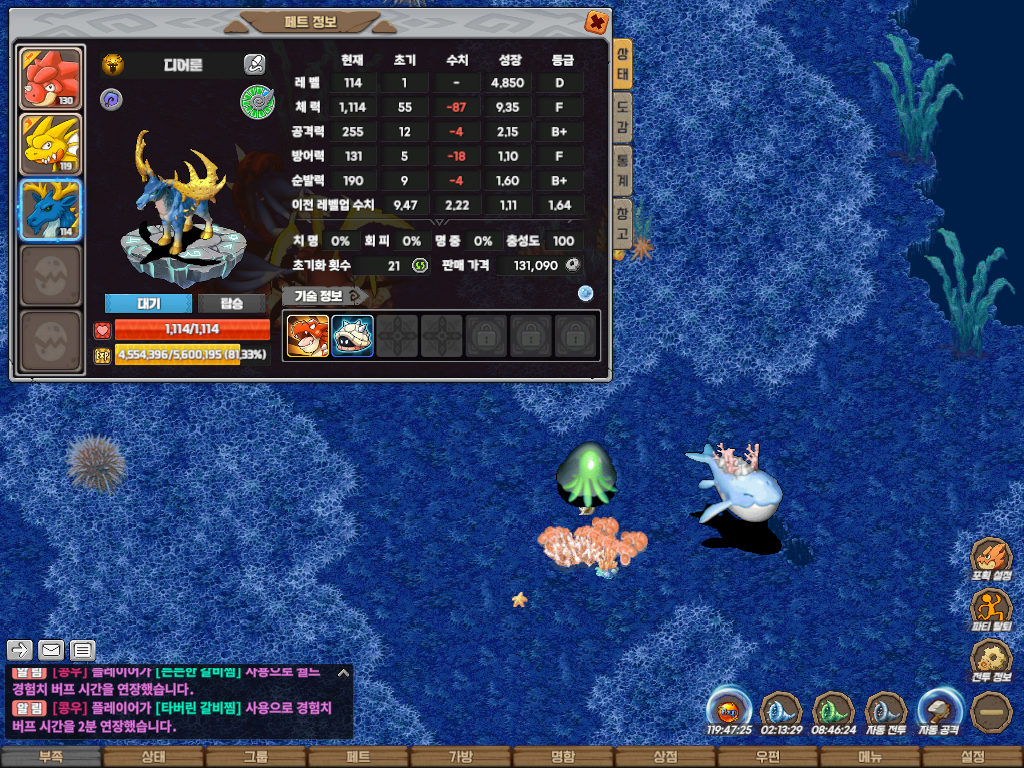Screen dimensions: 1024x768
Task: Select the spiked shell skill icon
Action: (352, 336)
